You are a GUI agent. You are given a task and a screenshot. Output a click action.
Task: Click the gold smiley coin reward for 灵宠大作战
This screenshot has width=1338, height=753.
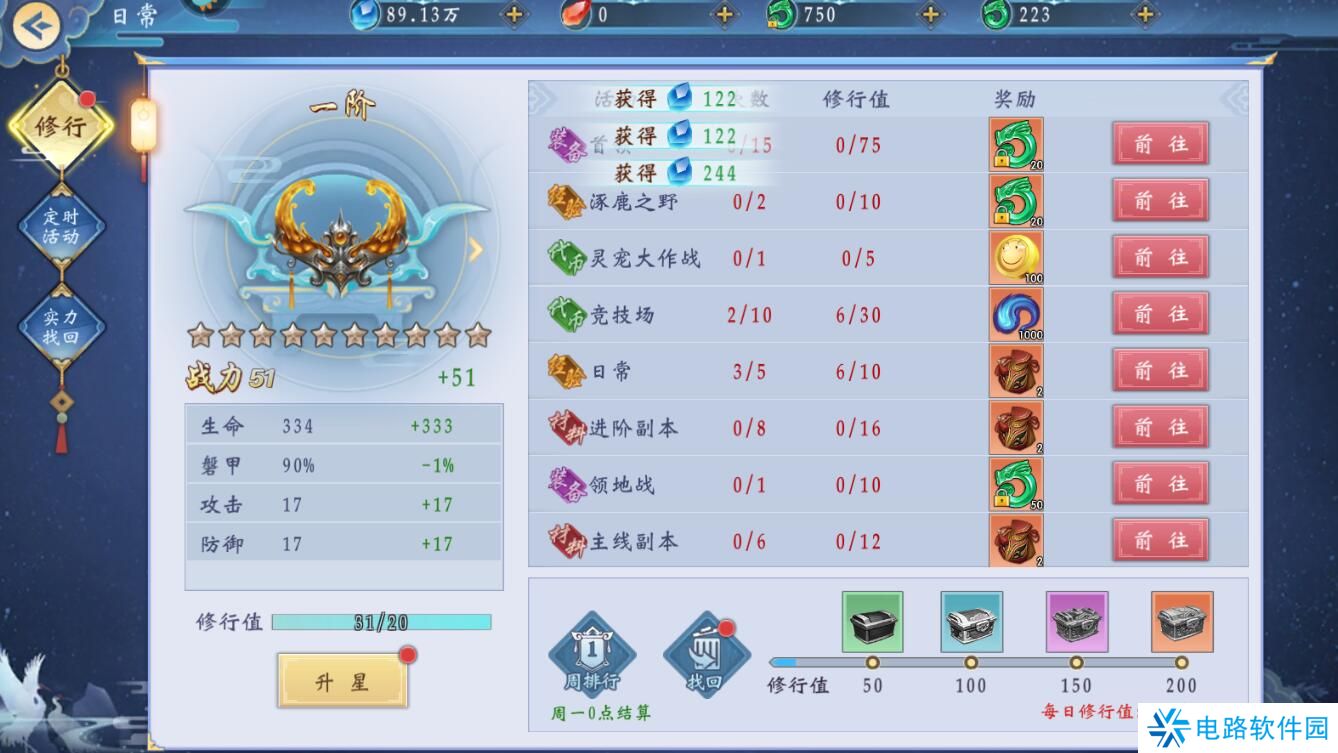[x=1016, y=257]
